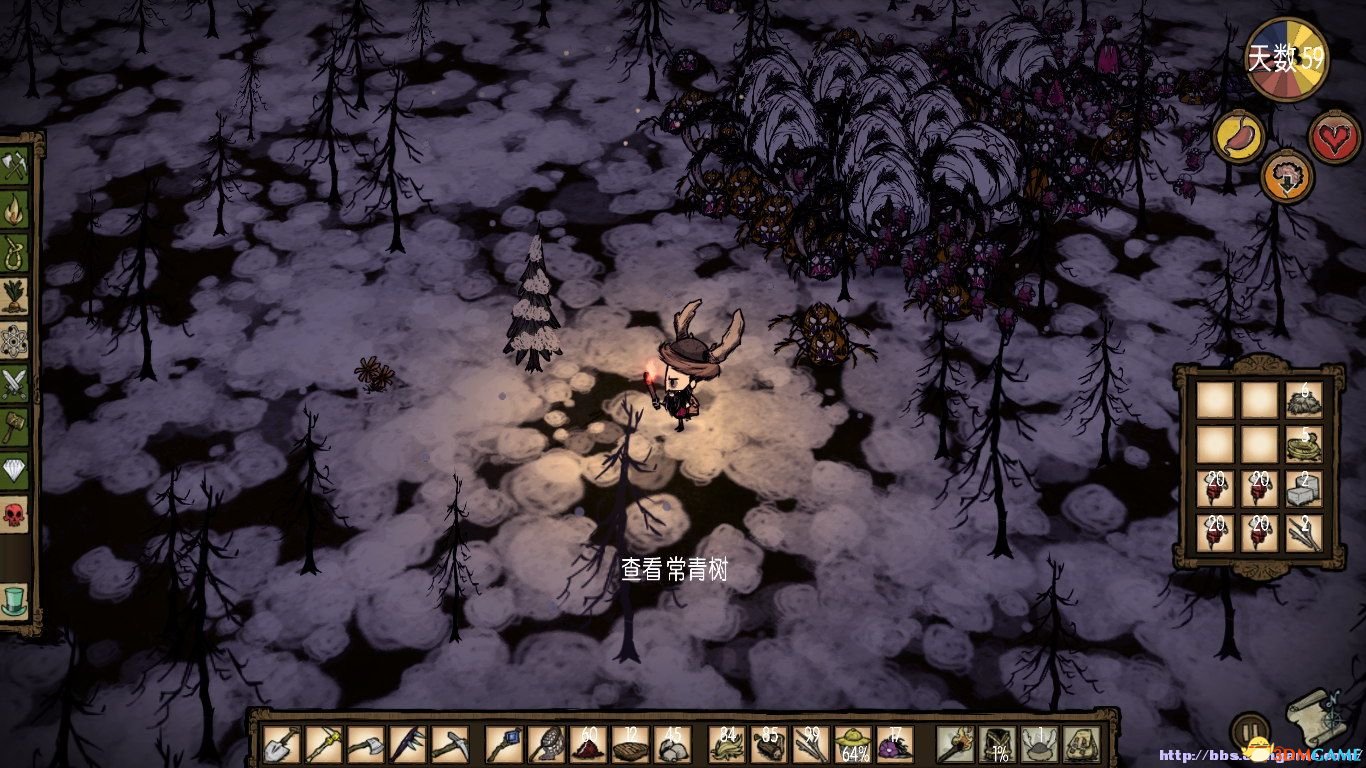Image resolution: width=1366 pixels, height=768 pixels.
Task: Open the Fight crafting tab with swords
Action: coord(15,384)
